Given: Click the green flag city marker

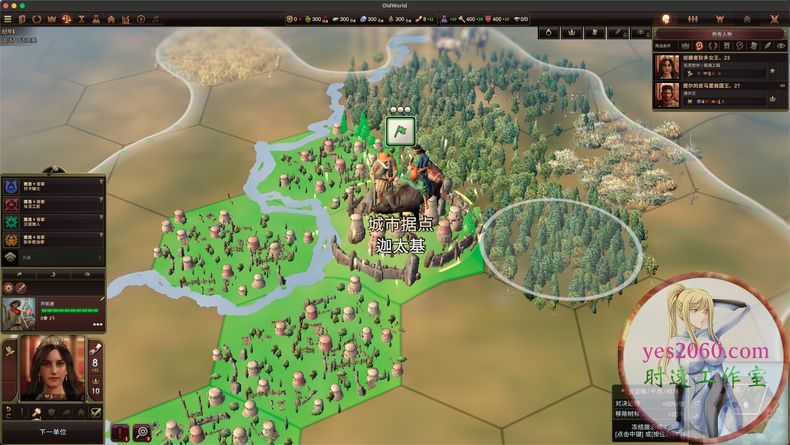Looking at the screenshot, I should 399,130.
